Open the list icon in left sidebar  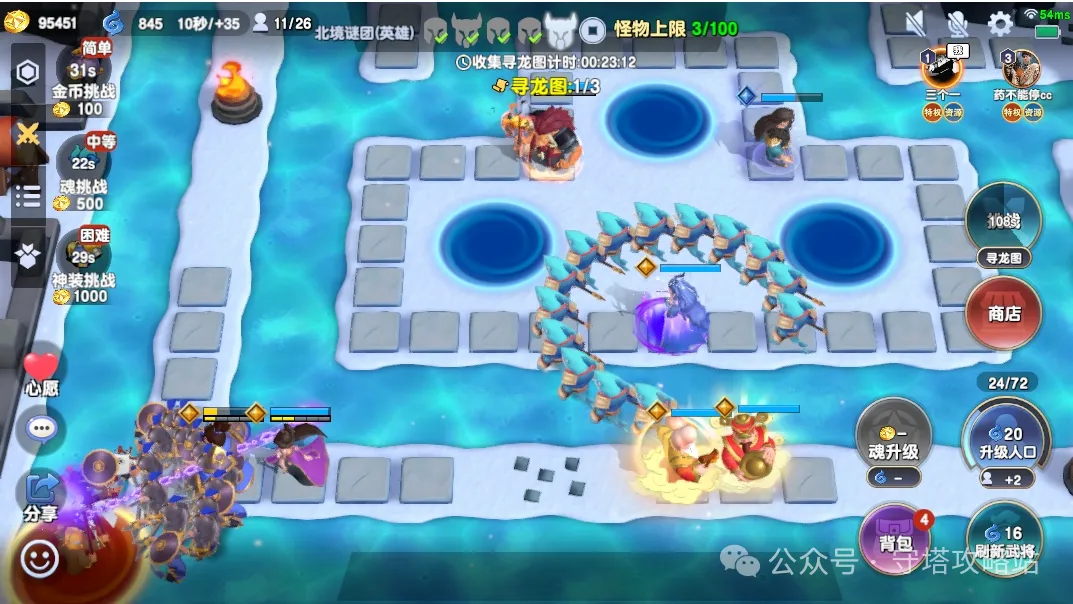[x=27, y=195]
